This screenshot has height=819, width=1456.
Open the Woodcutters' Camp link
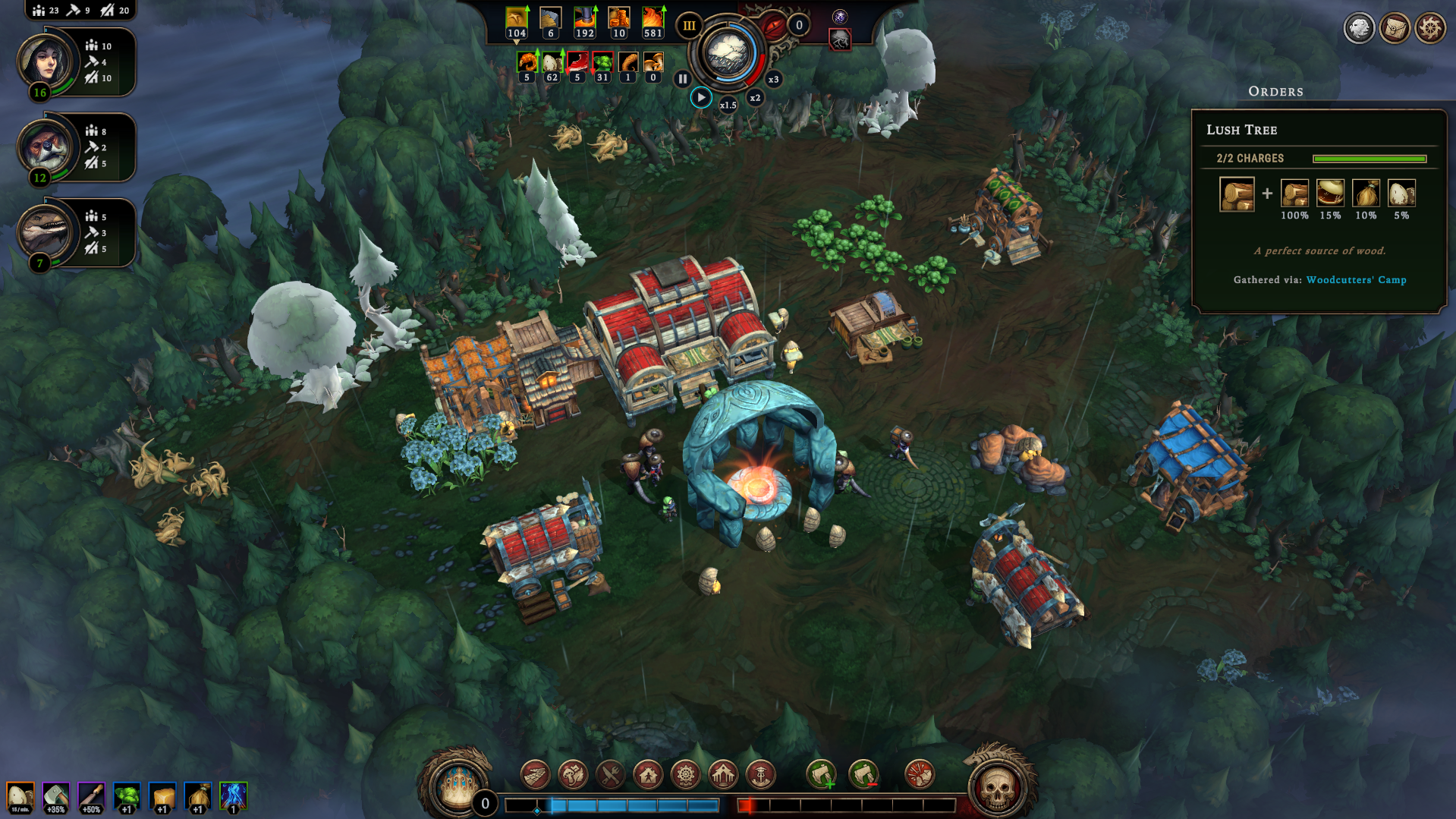pos(1356,279)
